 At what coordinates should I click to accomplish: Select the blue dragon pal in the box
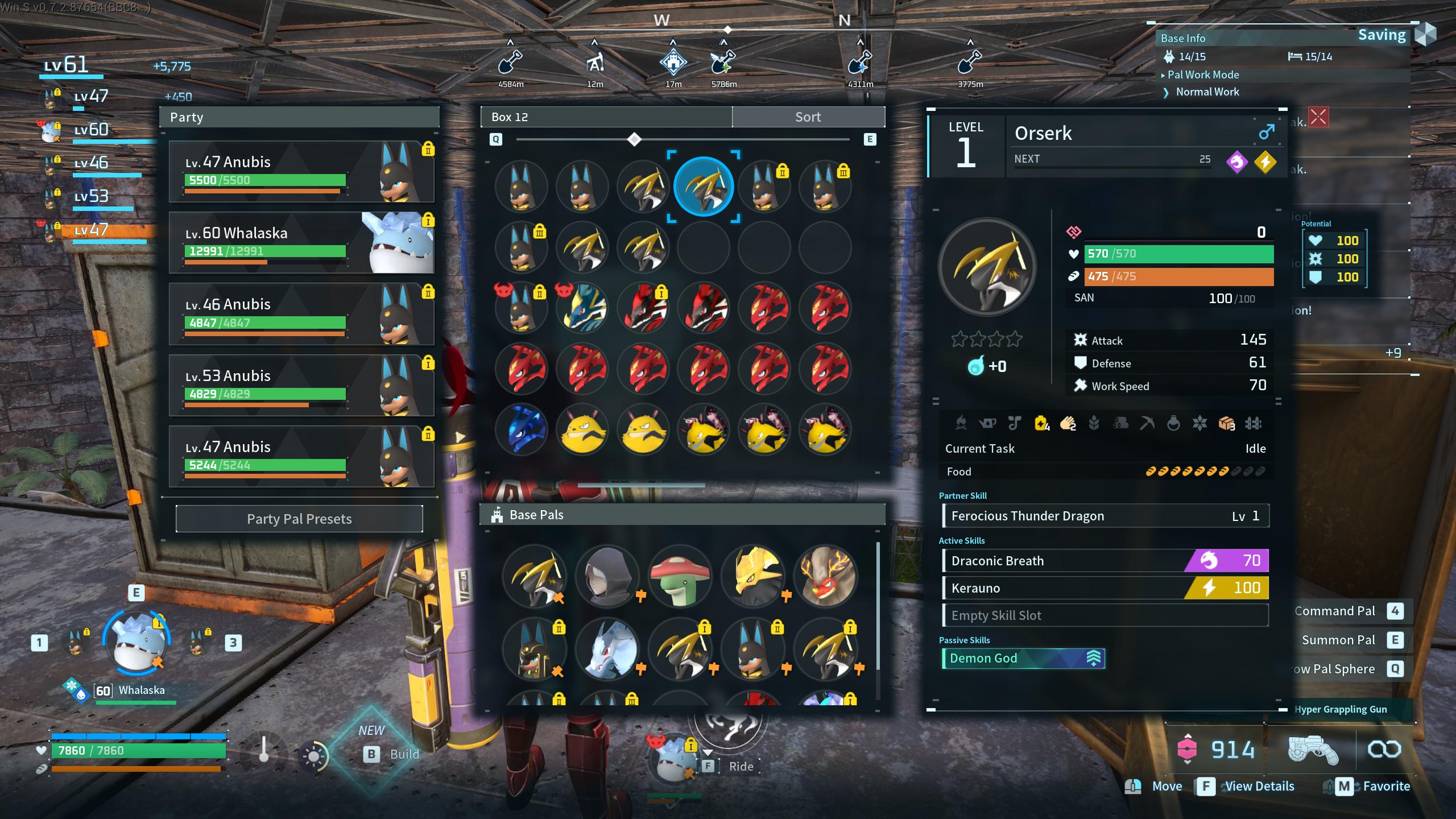(521, 430)
